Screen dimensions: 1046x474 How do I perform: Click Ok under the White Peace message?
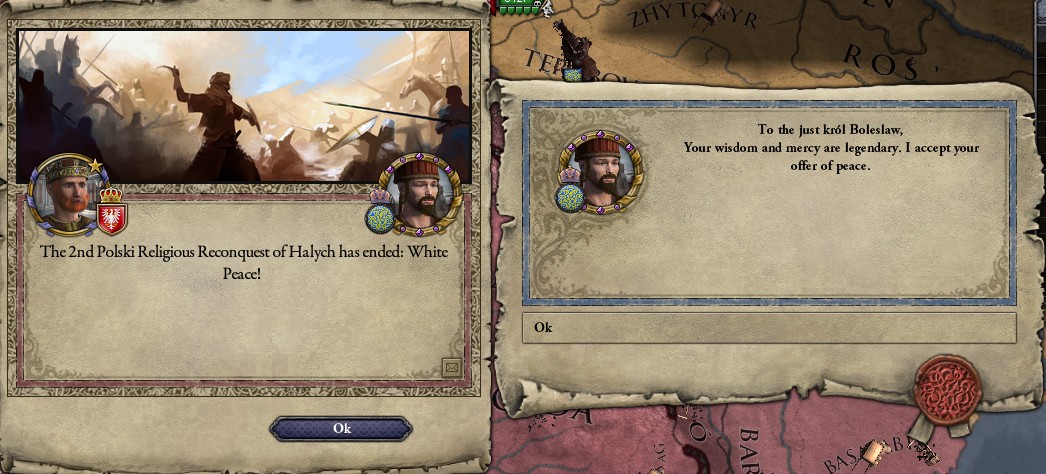coord(341,428)
